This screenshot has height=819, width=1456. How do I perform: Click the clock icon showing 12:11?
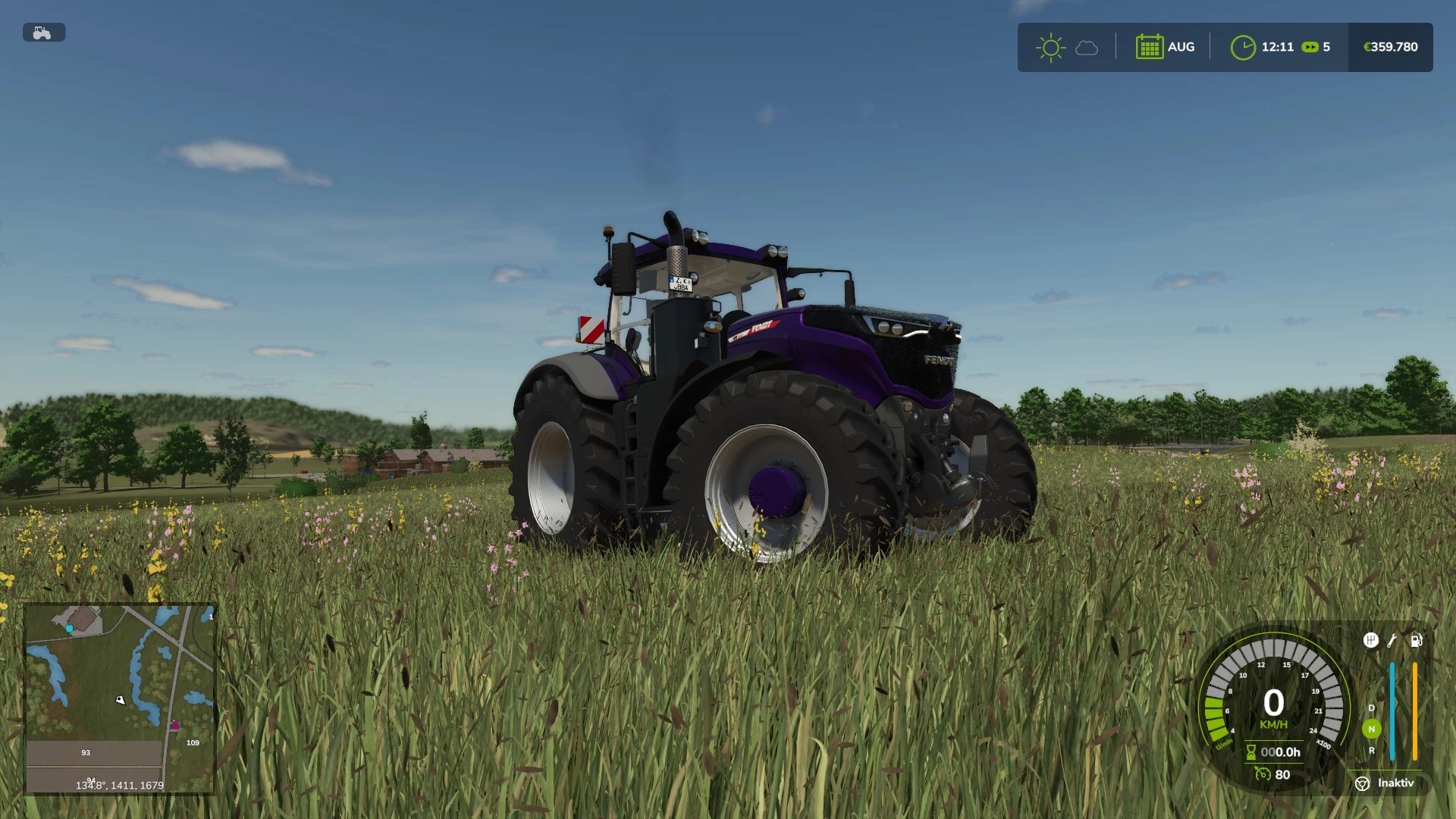coord(1244,46)
